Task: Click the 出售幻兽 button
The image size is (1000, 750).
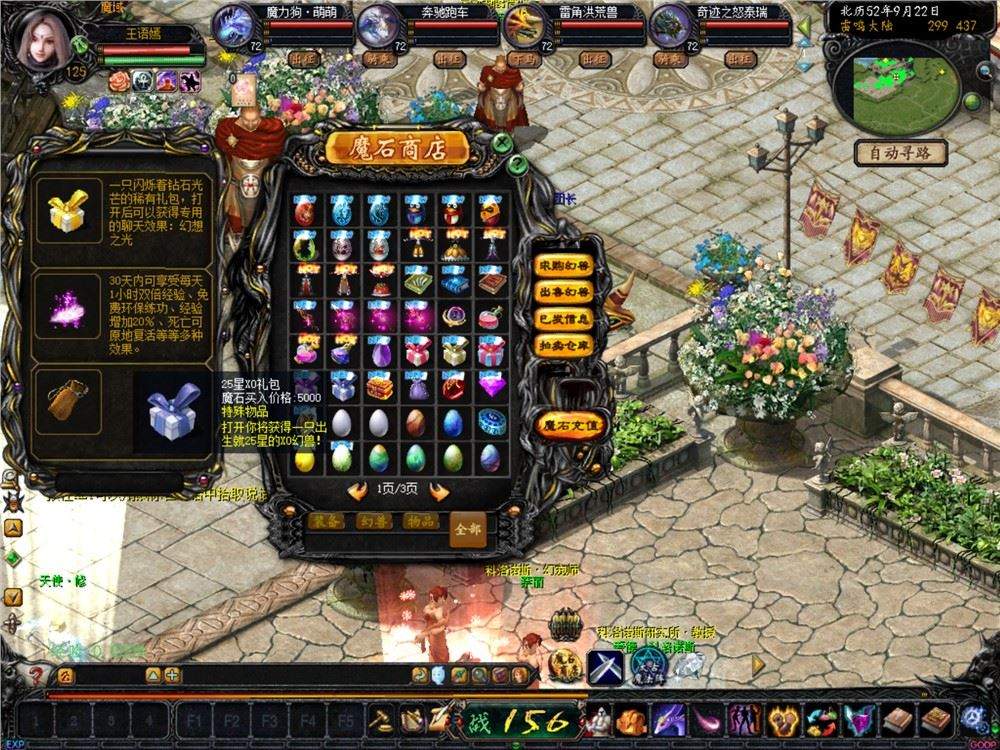Action: coord(565,292)
